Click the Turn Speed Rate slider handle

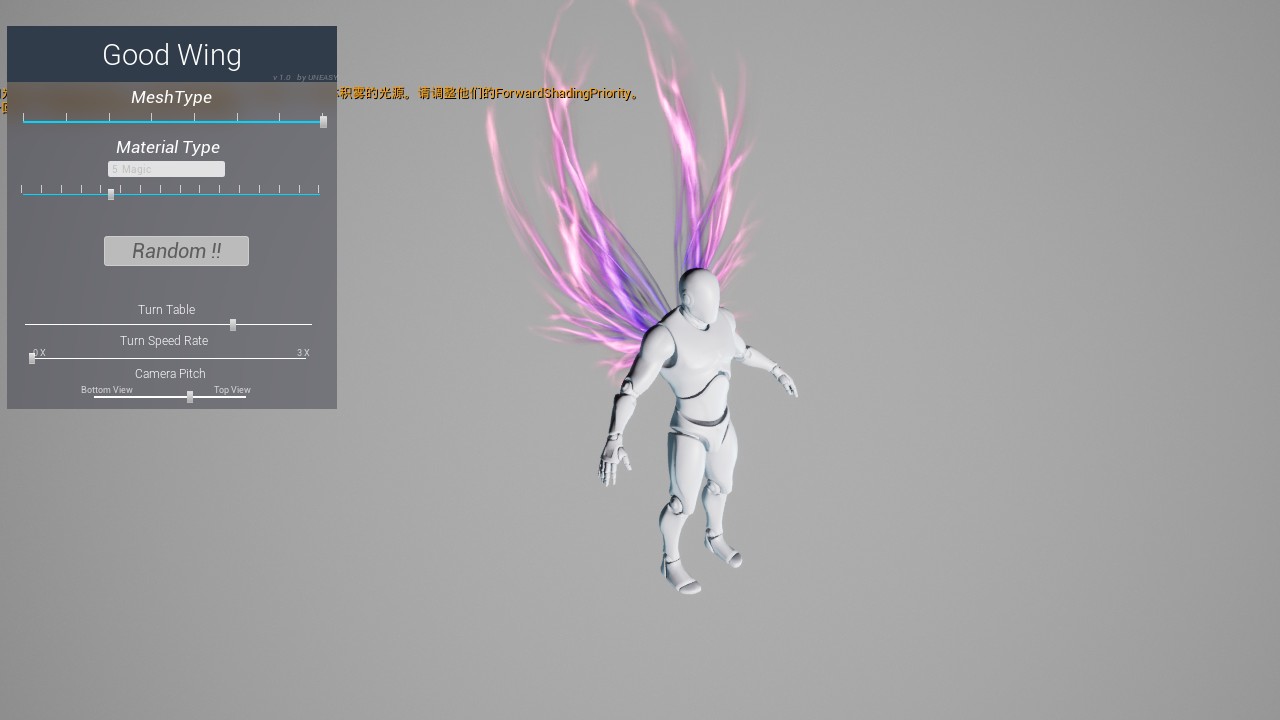tap(32, 358)
